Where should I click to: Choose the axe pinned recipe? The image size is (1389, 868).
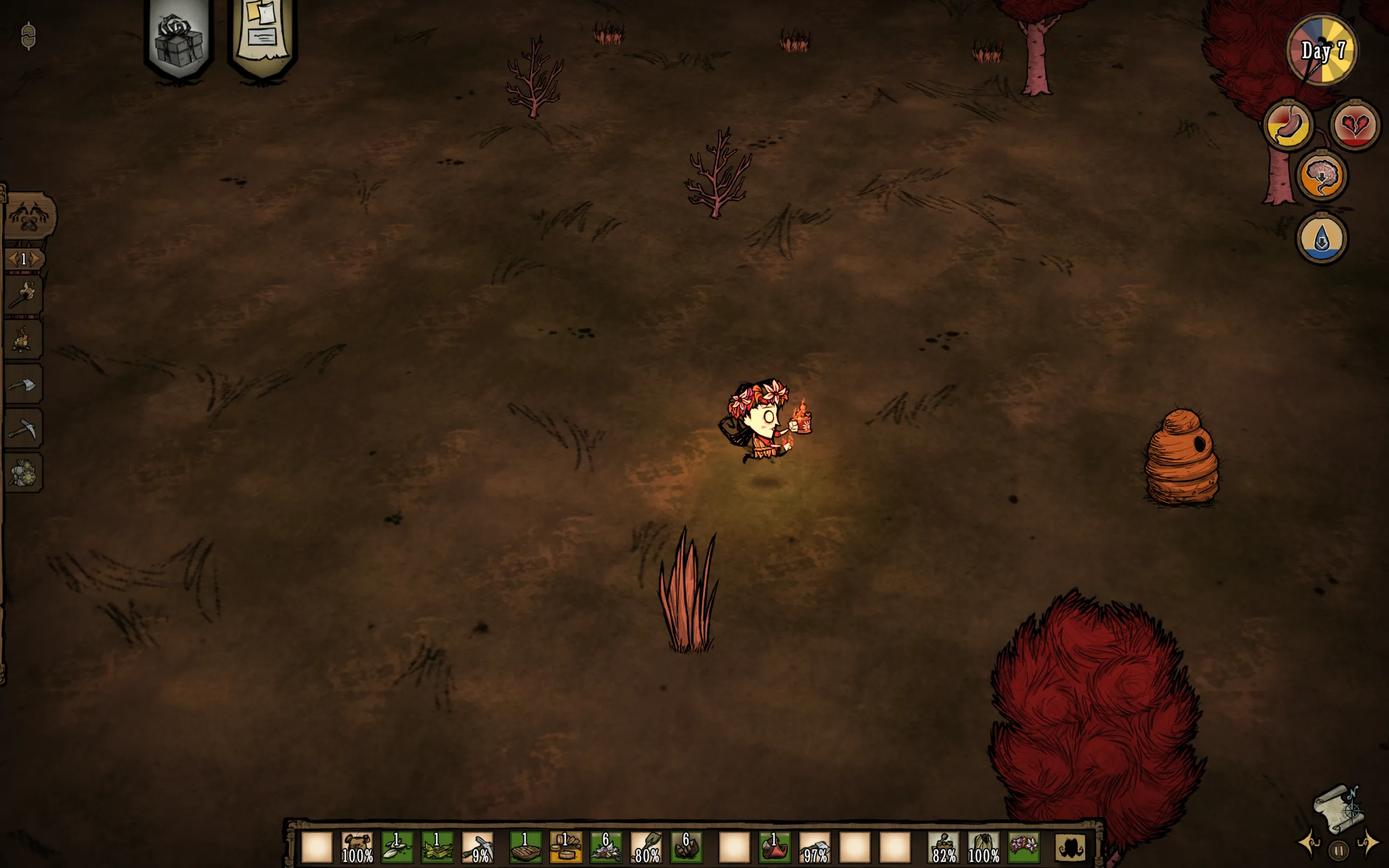(x=23, y=385)
